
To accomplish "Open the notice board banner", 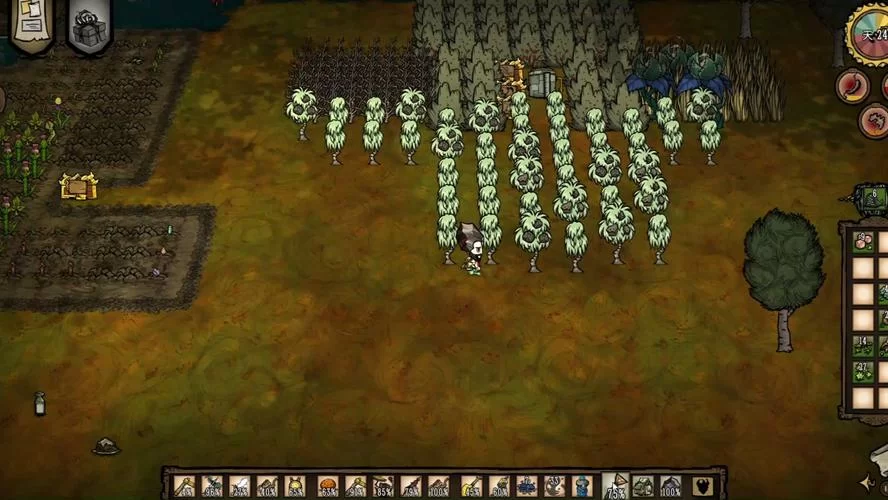I will click(33, 24).
